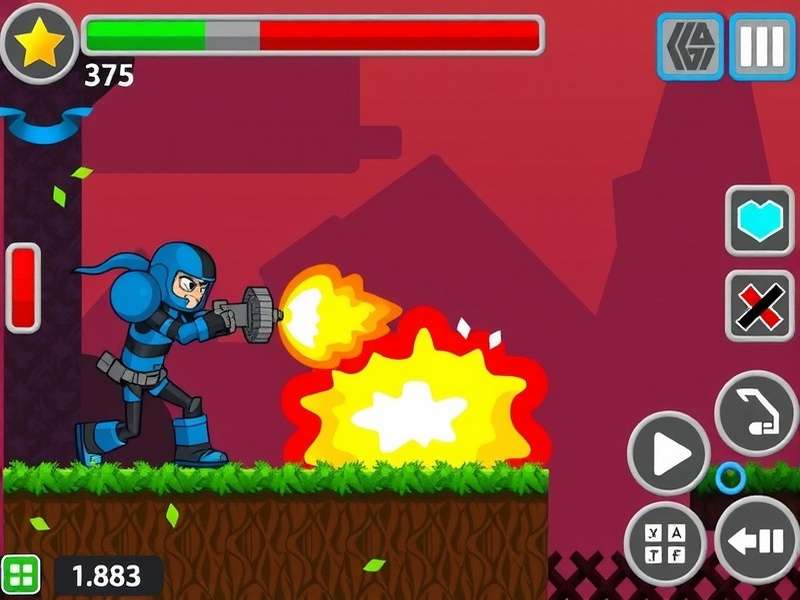Tap the round white play-arrow button
This screenshot has height=600, width=800.
point(668,453)
